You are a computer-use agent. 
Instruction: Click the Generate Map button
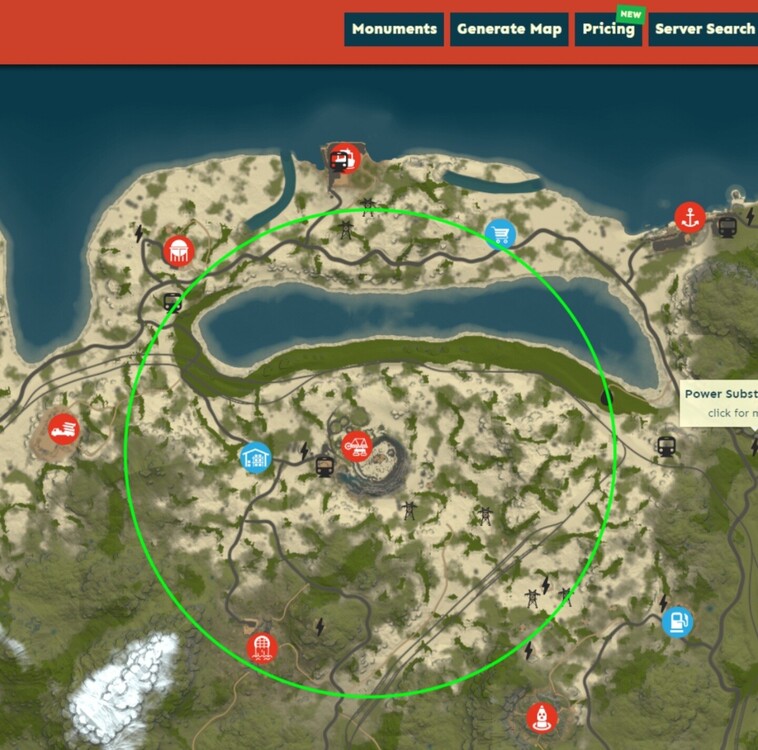tap(509, 29)
